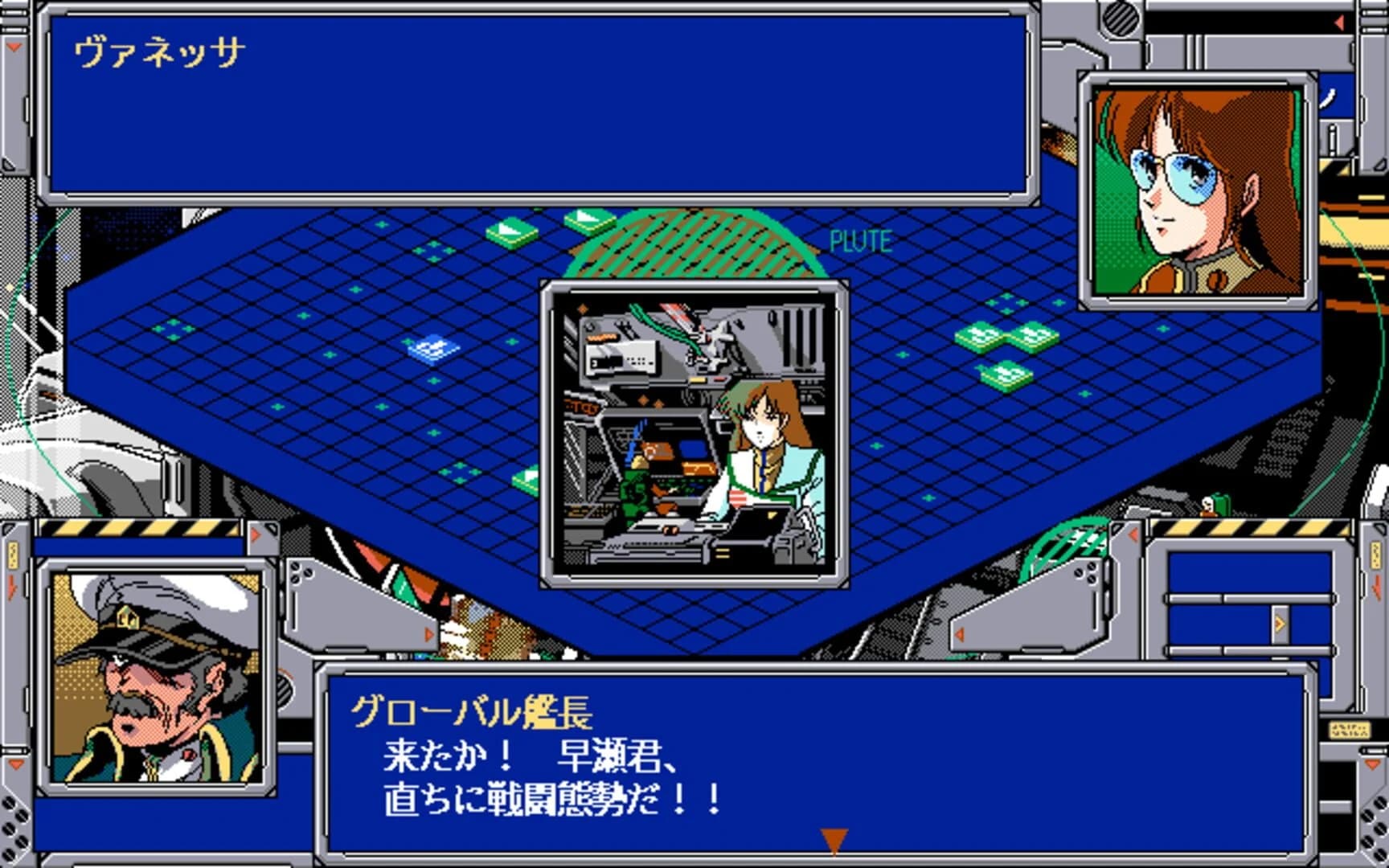Toggle the red triangle indicator on the top-left scrollbar rail

[12, 47]
